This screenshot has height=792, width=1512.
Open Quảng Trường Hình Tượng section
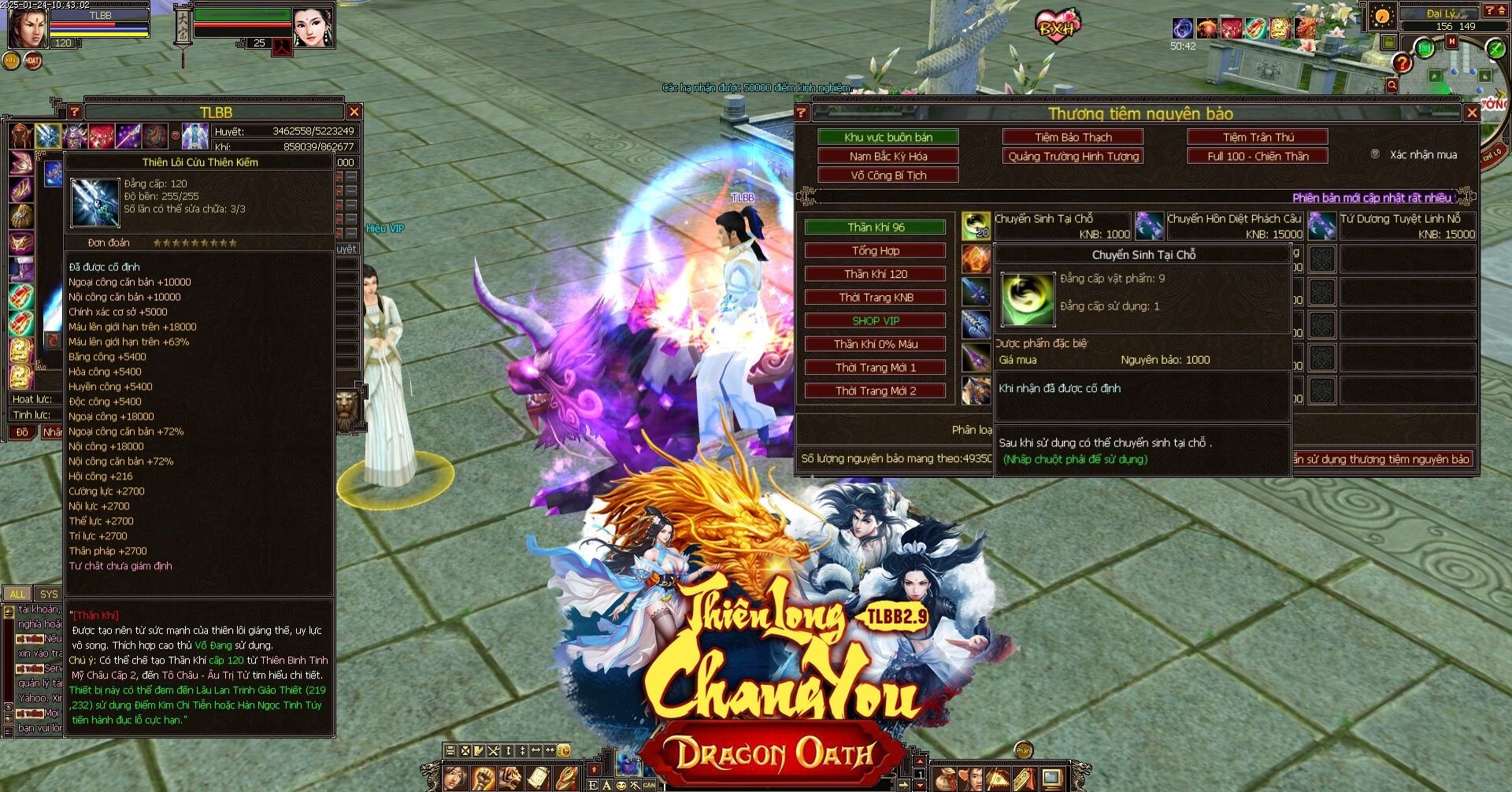click(1073, 156)
